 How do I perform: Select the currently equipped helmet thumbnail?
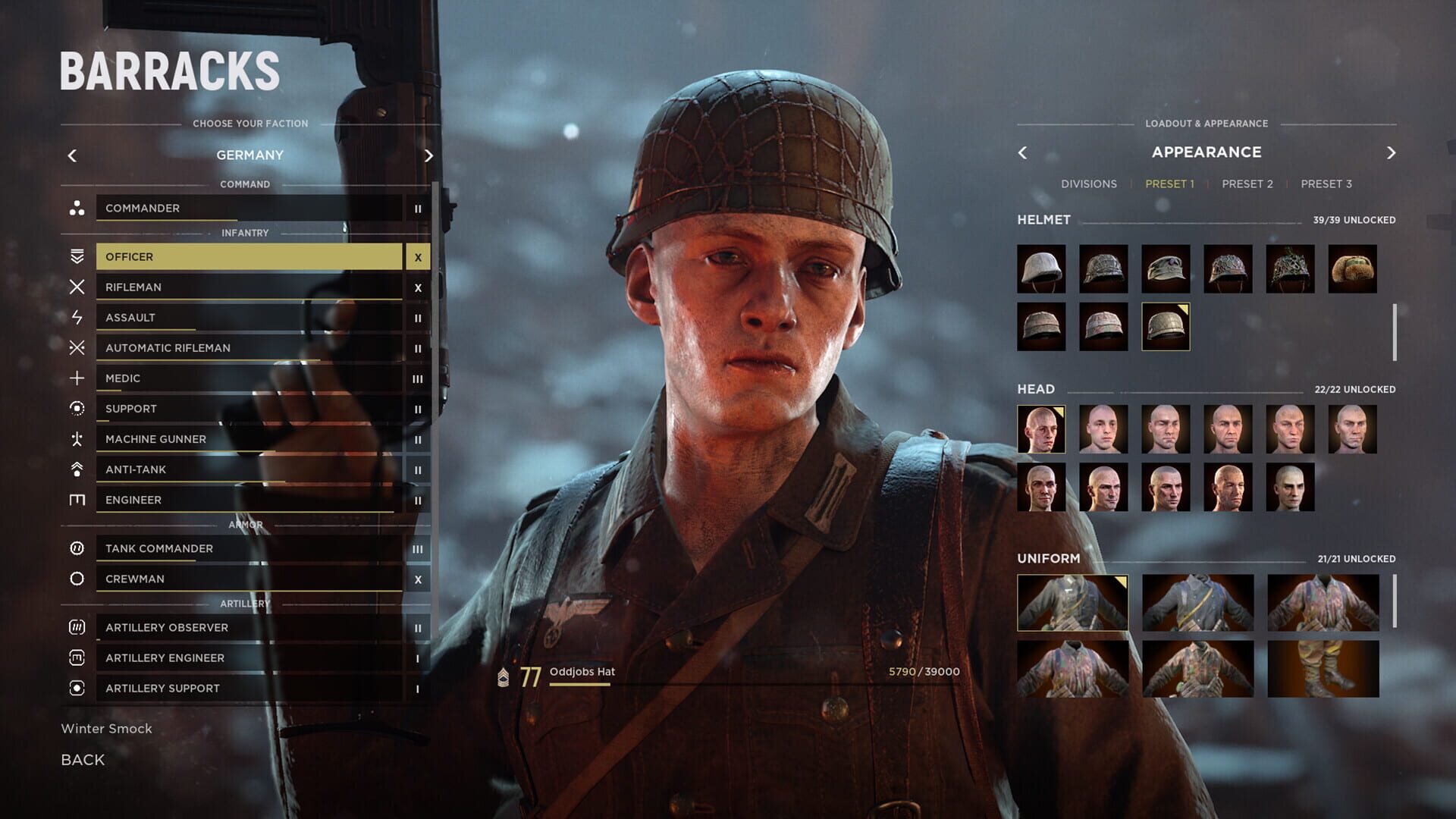pyautogui.click(x=1164, y=326)
